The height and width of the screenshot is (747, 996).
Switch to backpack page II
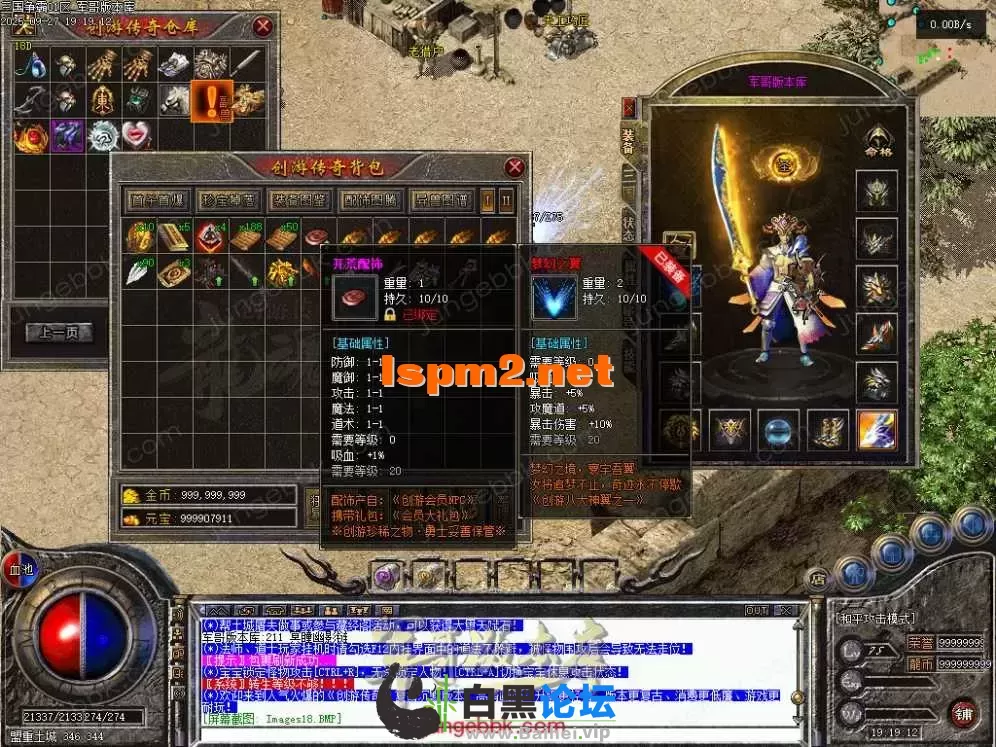click(506, 200)
